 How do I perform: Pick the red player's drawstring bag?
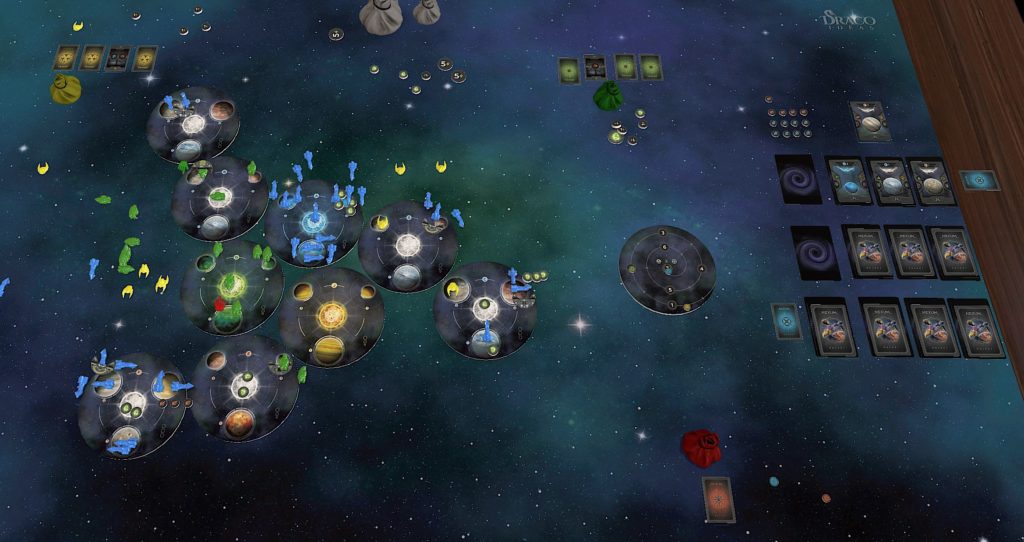point(701,446)
